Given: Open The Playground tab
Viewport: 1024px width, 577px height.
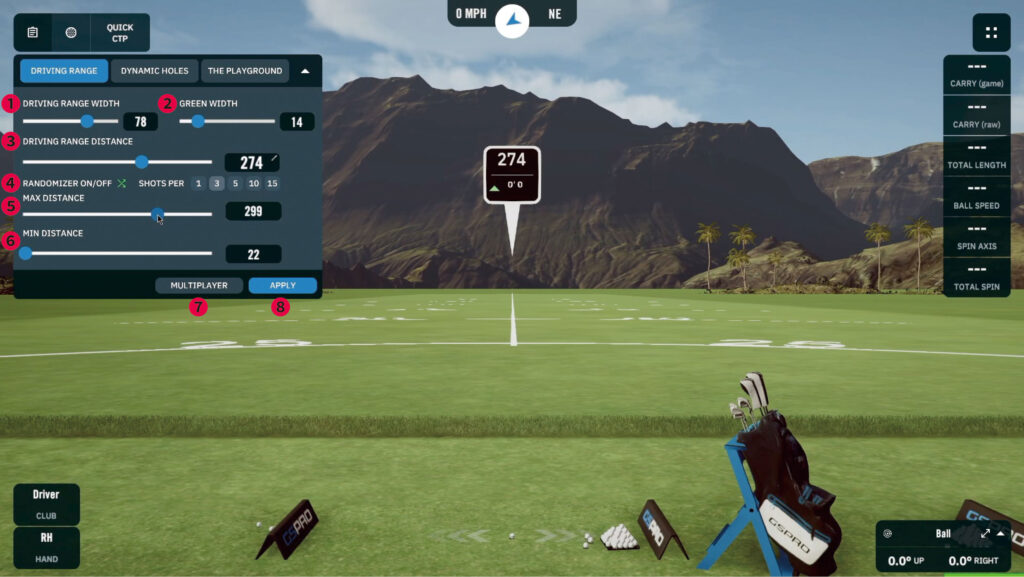Looking at the screenshot, I should pyautogui.click(x=244, y=71).
